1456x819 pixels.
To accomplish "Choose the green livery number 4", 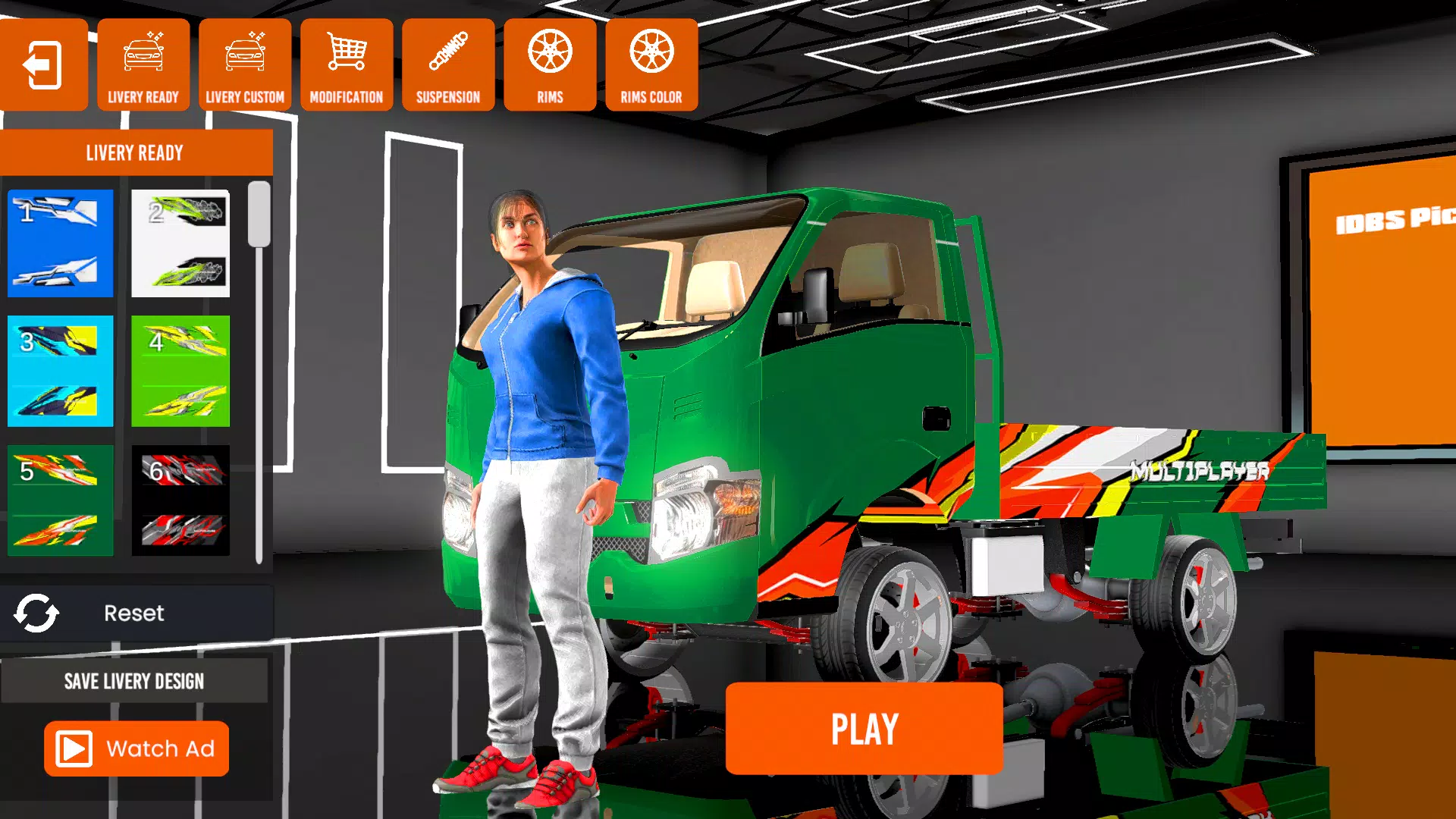I will [180, 371].
